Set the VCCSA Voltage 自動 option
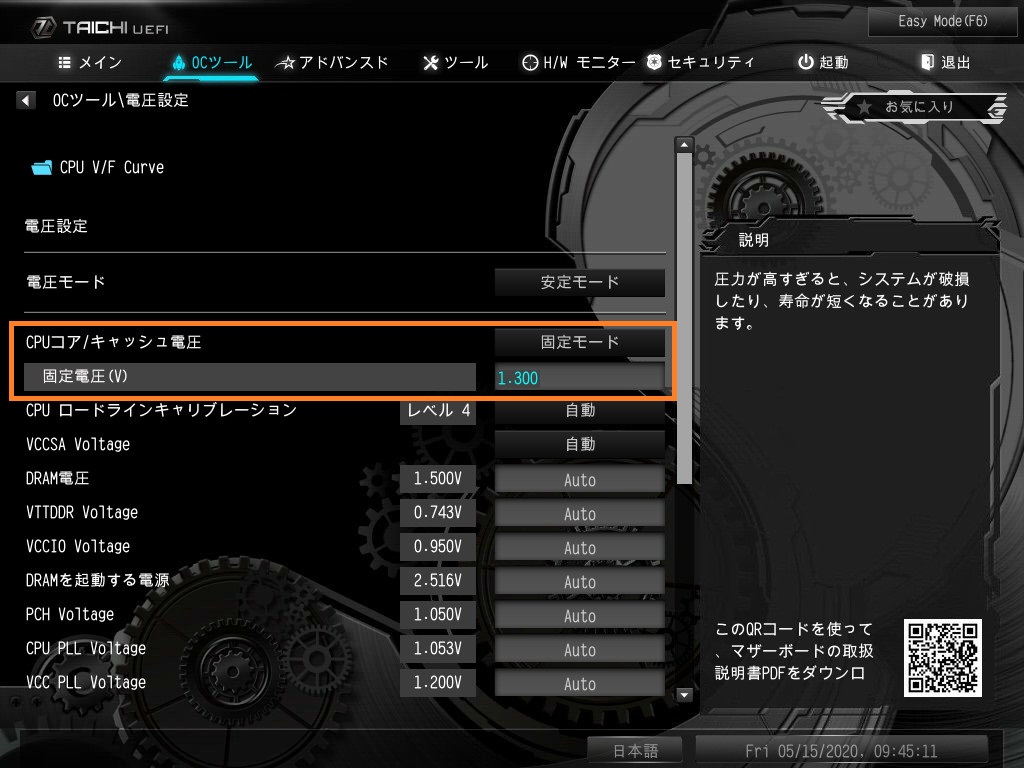The image size is (1024, 768). tap(580, 444)
